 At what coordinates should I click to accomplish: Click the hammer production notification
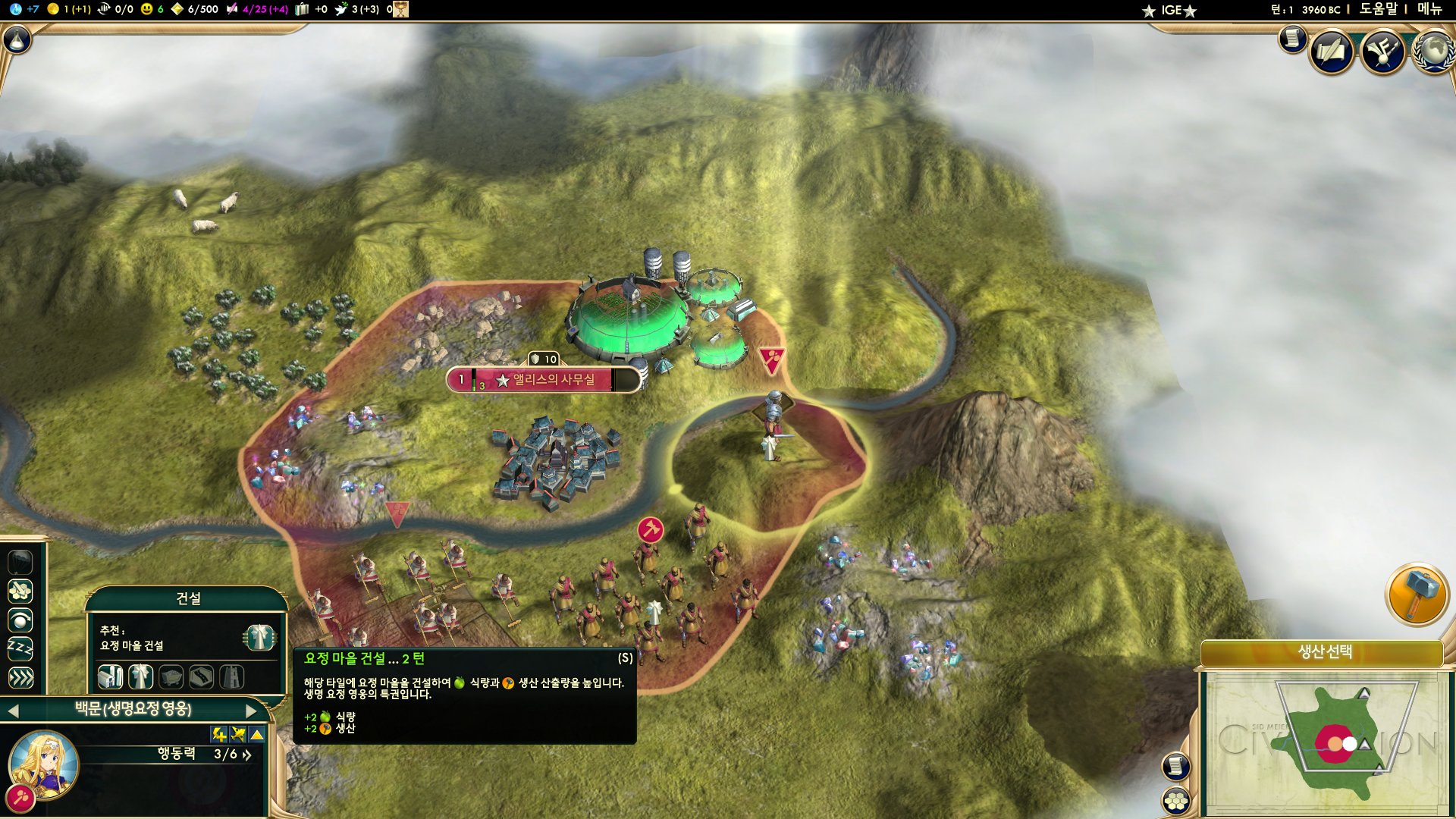click(x=1417, y=595)
